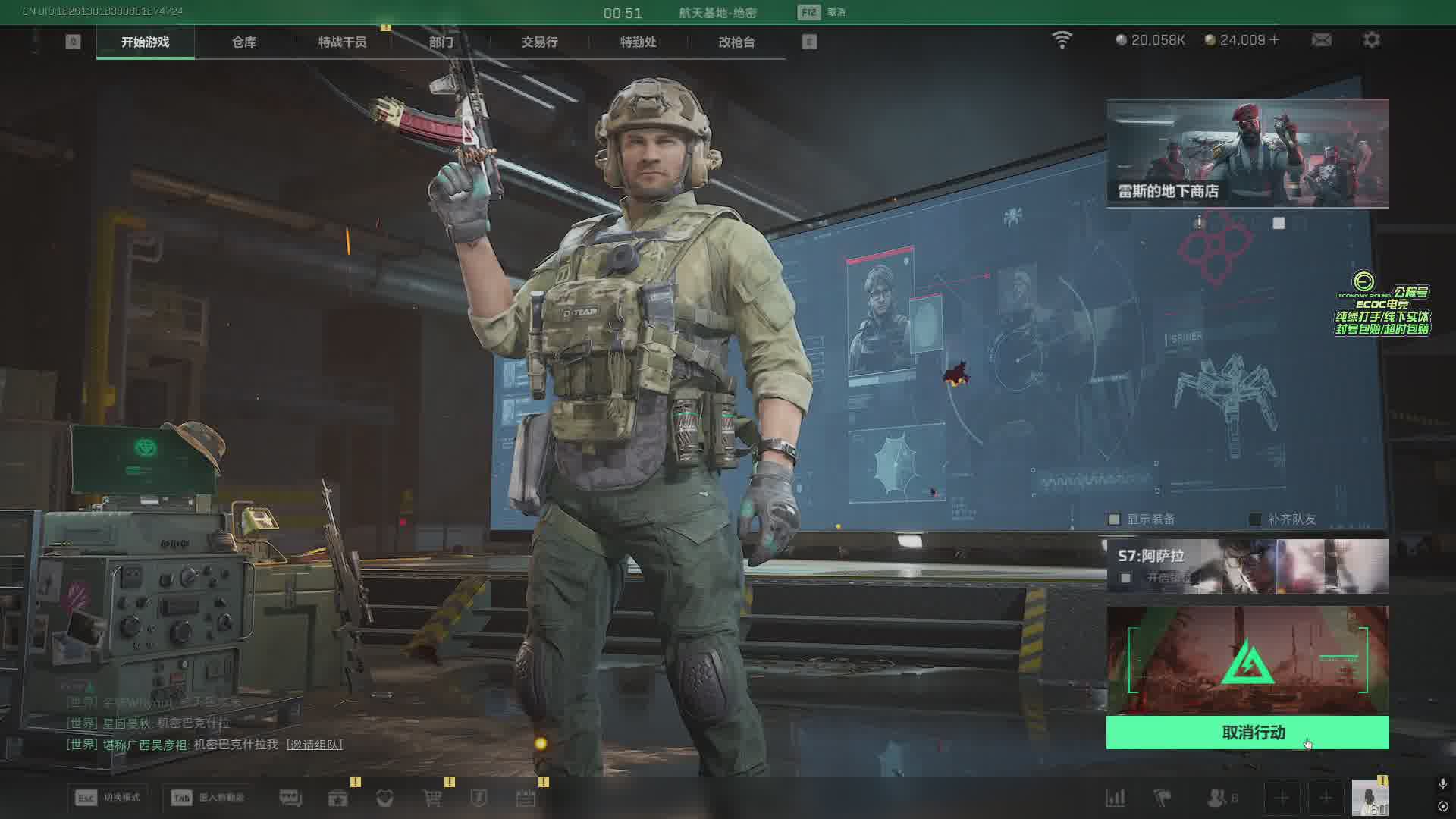Viewport: 1456px width, 819px height.
Task: Open the chat bubble icon
Action: [290, 798]
